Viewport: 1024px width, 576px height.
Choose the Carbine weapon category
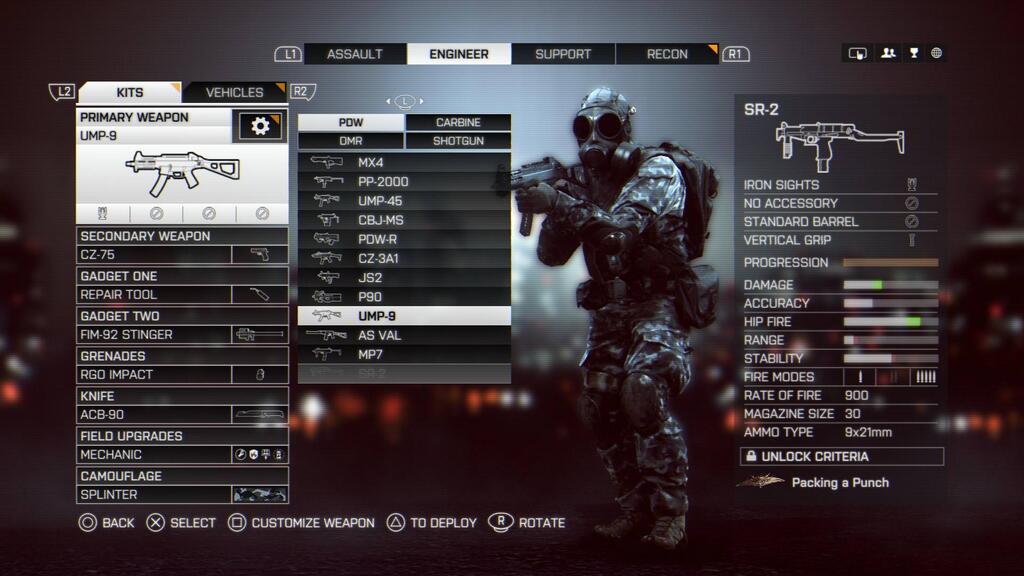point(458,123)
